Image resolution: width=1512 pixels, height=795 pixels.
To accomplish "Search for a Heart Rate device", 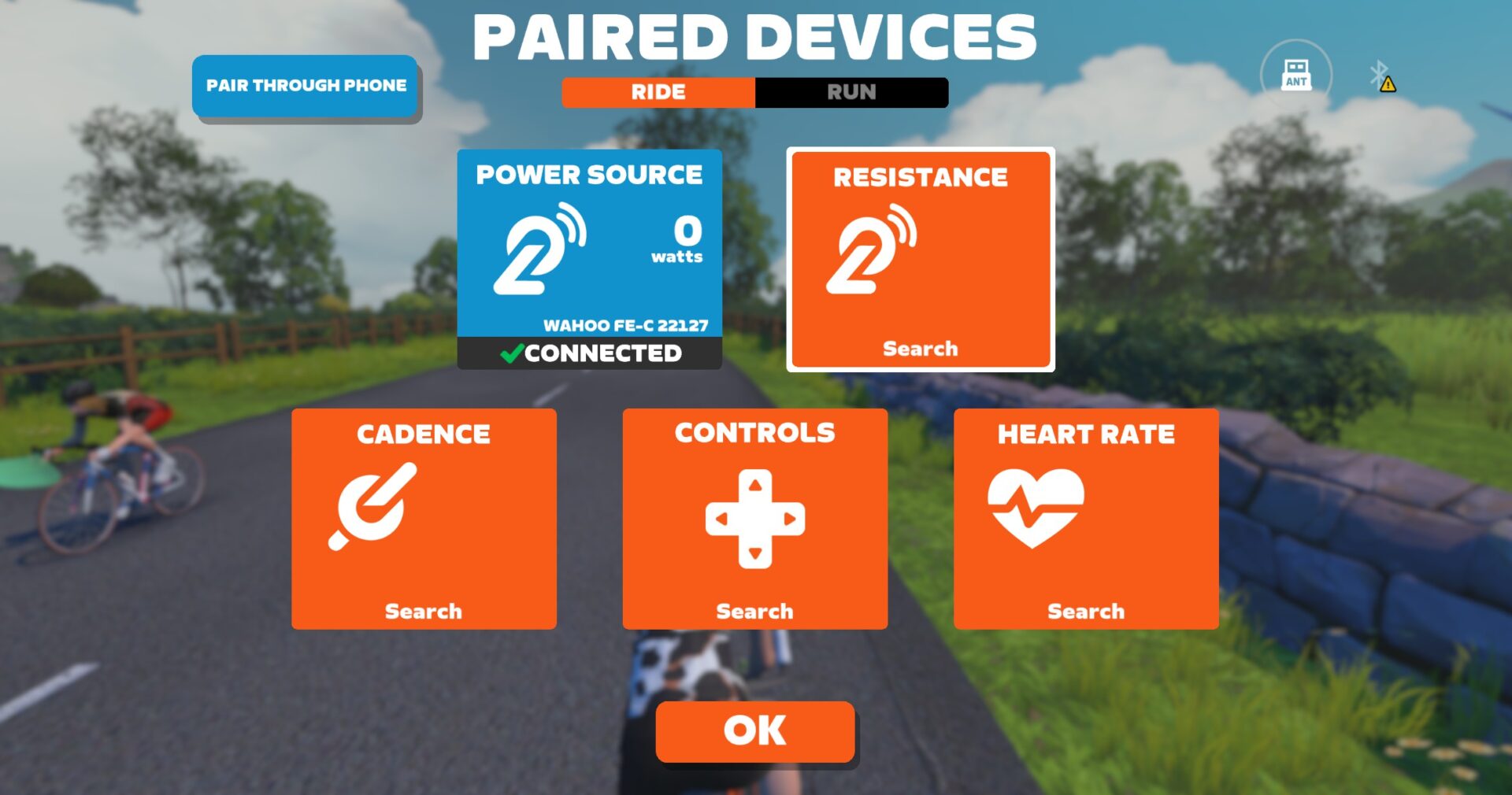I will [1087, 611].
